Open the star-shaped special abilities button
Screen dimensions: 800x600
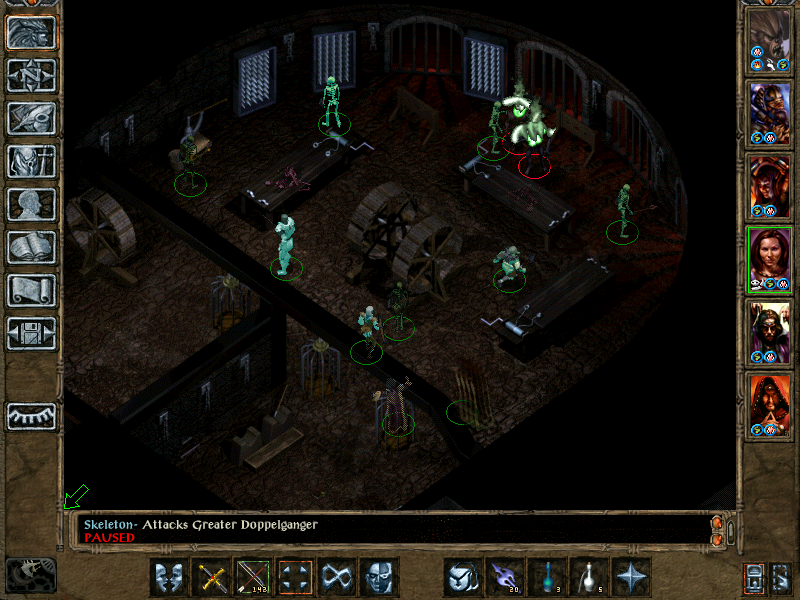[632, 577]
